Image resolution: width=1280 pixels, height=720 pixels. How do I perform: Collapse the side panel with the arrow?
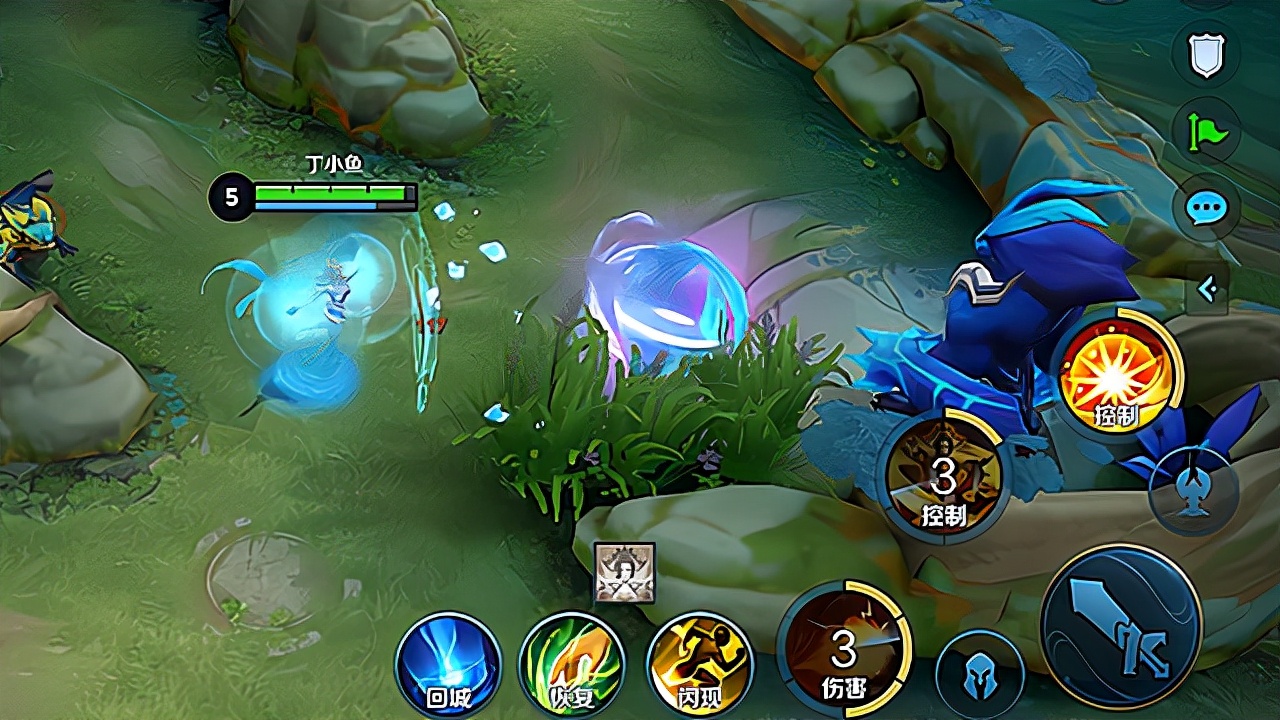click(x=1207, y=290)
